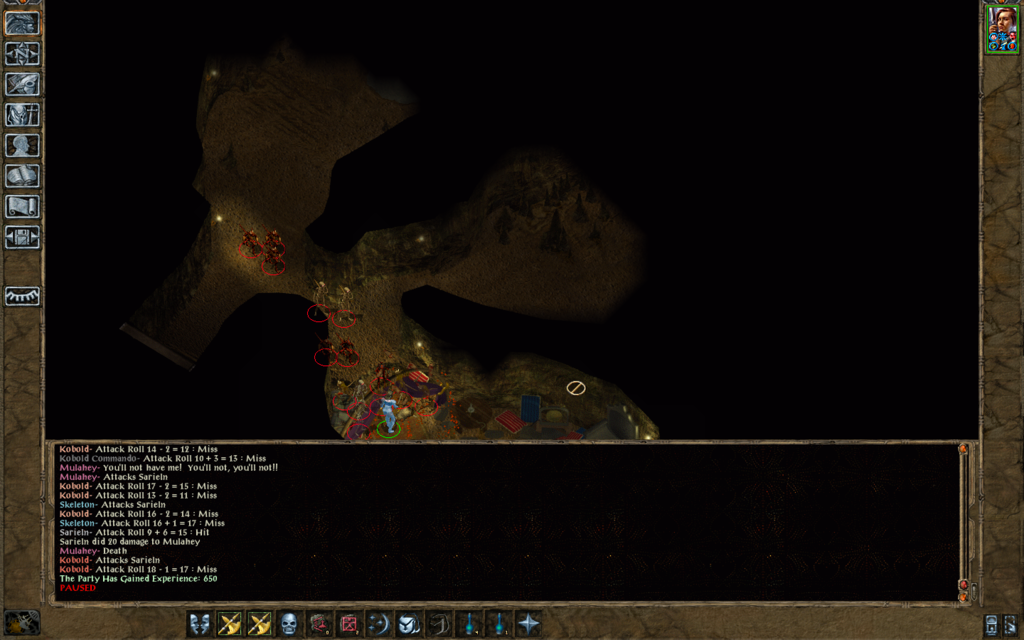Open the special abilities star button

[x=528, y=624]
